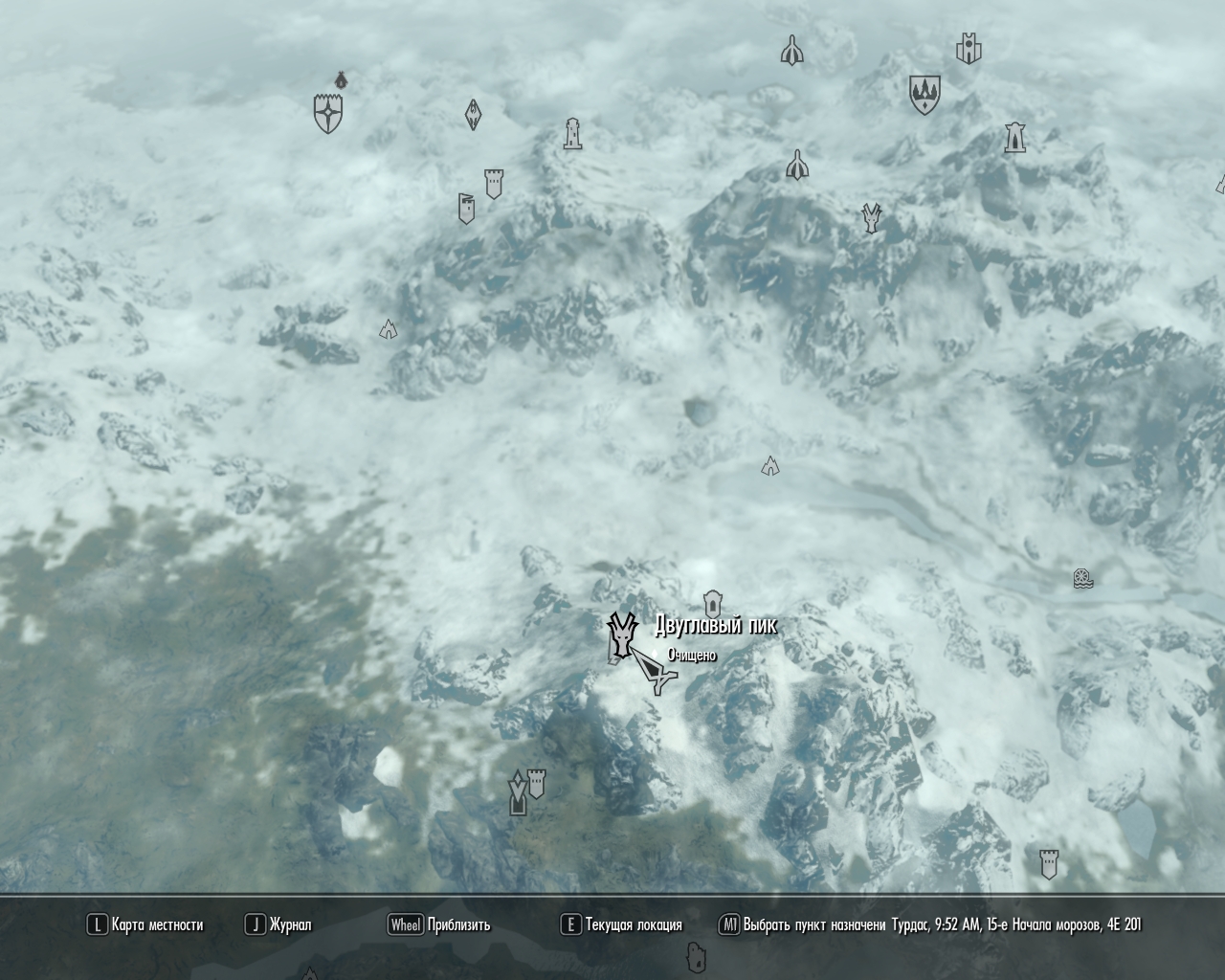
Task: Click the building with circle emblem marker
Action: click(x=969, y=49)
